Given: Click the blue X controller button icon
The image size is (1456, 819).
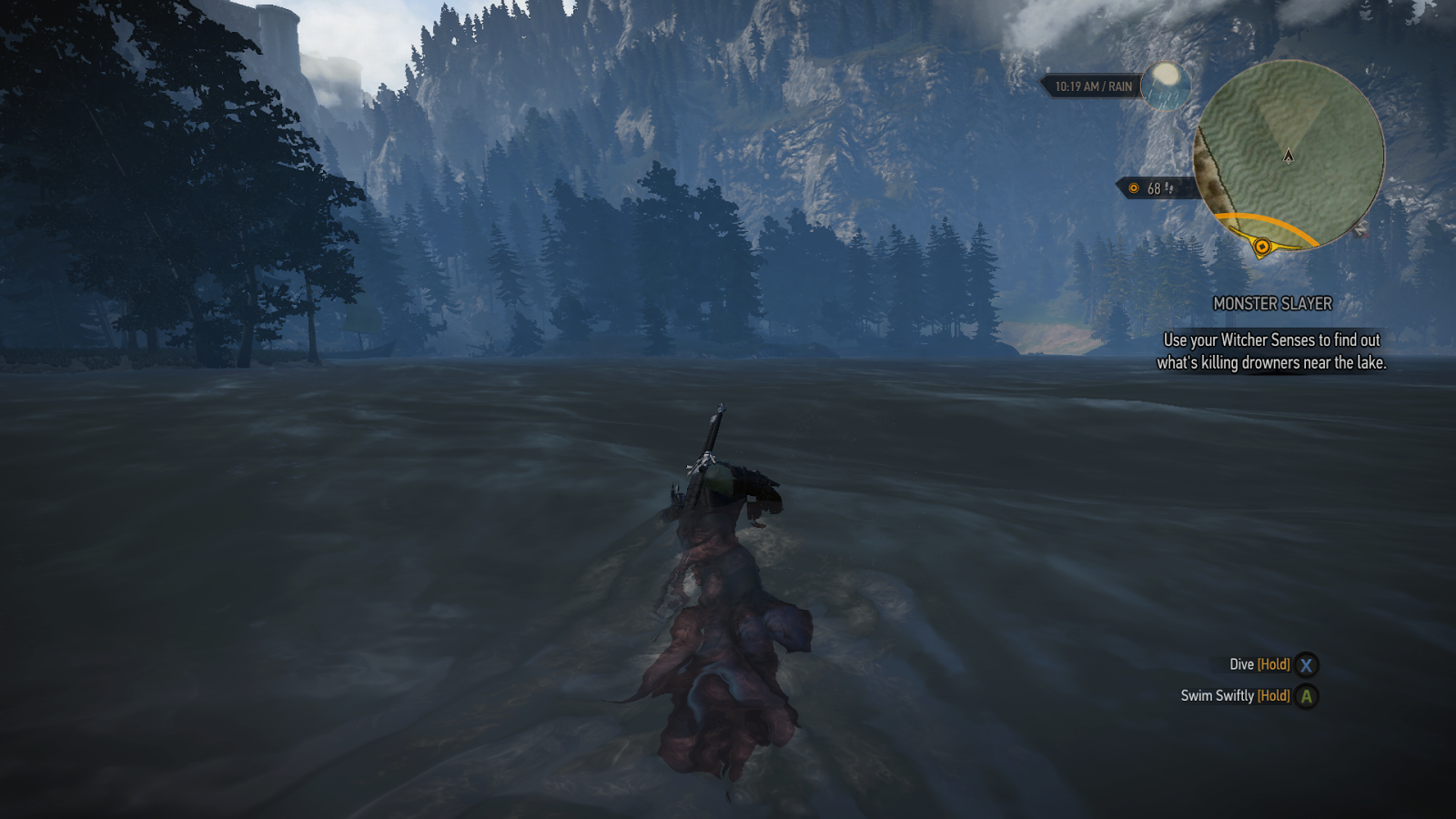Looking at the screenshot, I should point(1308,664).
